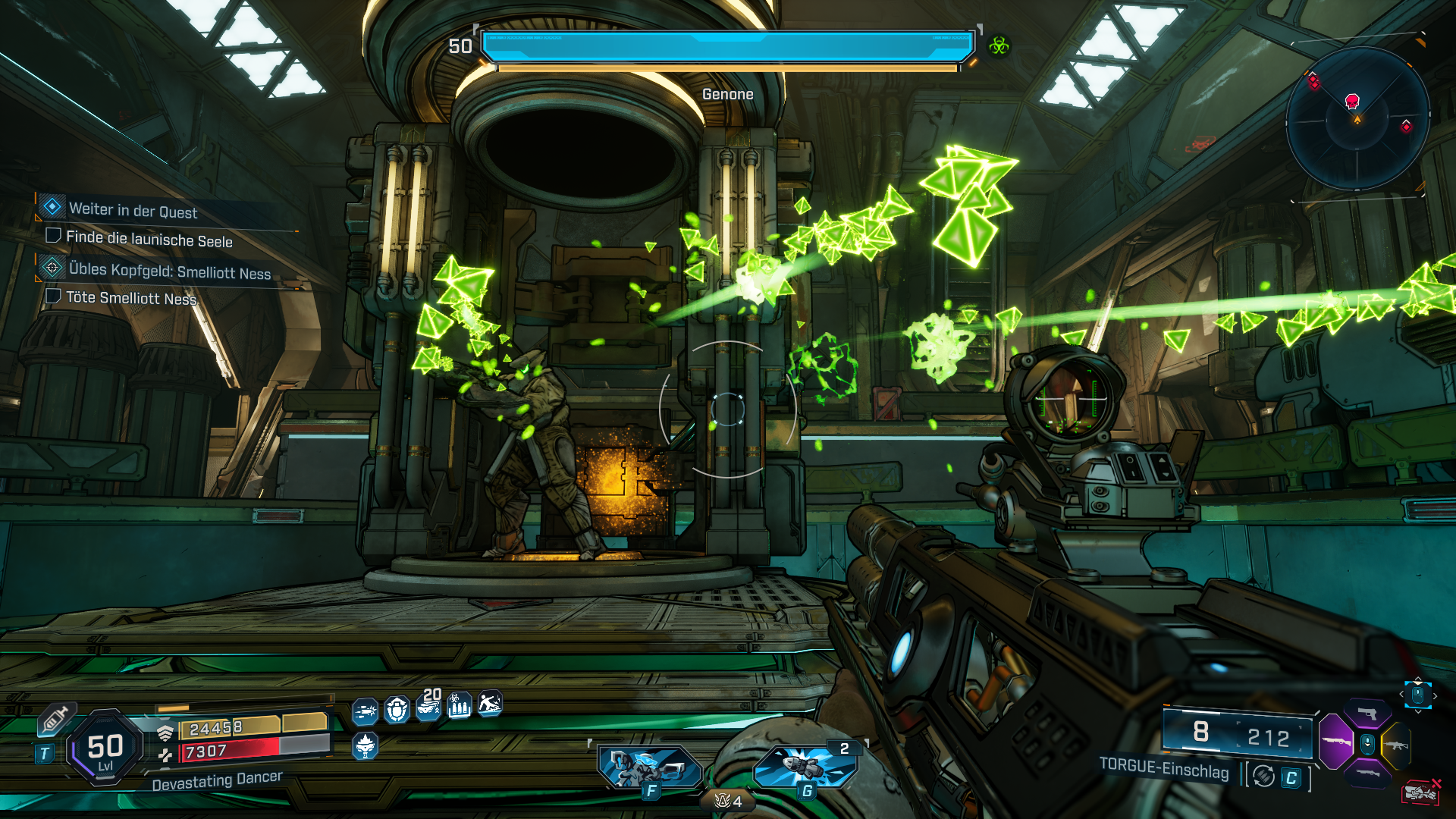Select the 'Übles Kopfgeld: Smelliott Ness' bounty entry

[169, 271]
